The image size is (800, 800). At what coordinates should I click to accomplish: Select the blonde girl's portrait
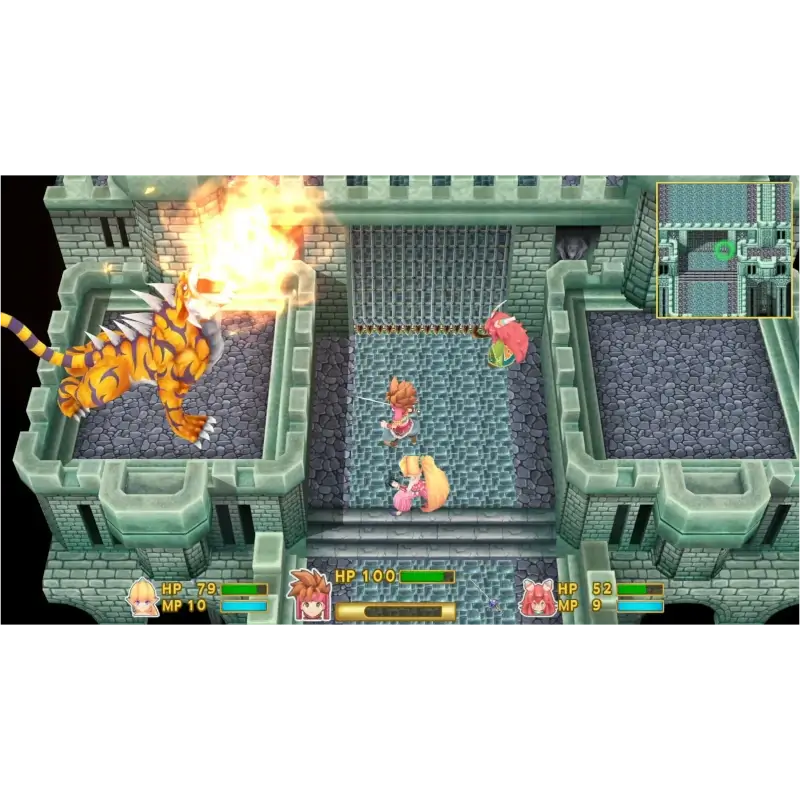coord(143,597)
